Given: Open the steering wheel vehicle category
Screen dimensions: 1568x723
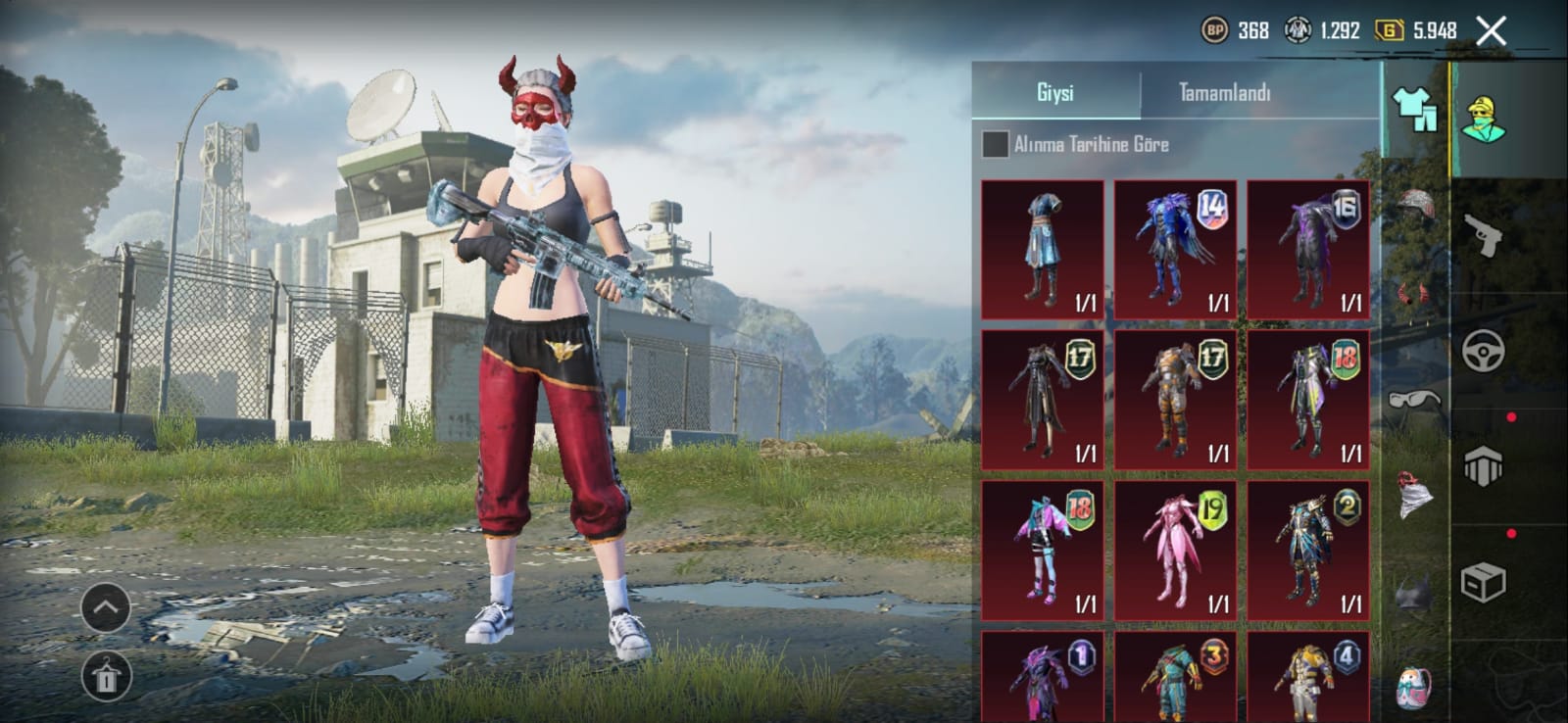Looking at the screenshot, I should pos(1483,350).
